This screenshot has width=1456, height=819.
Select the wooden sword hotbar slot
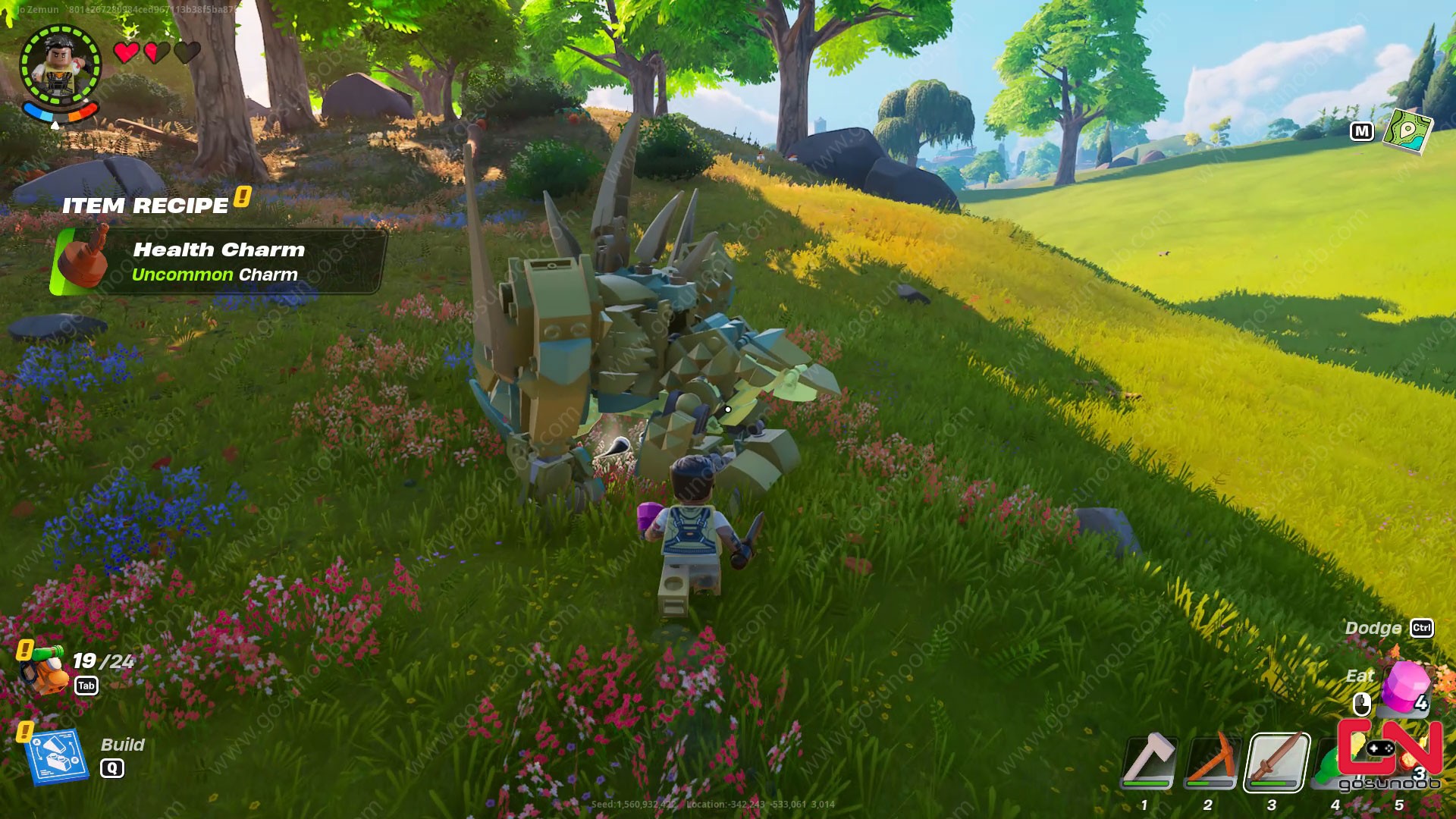(x=1277, y=762)
